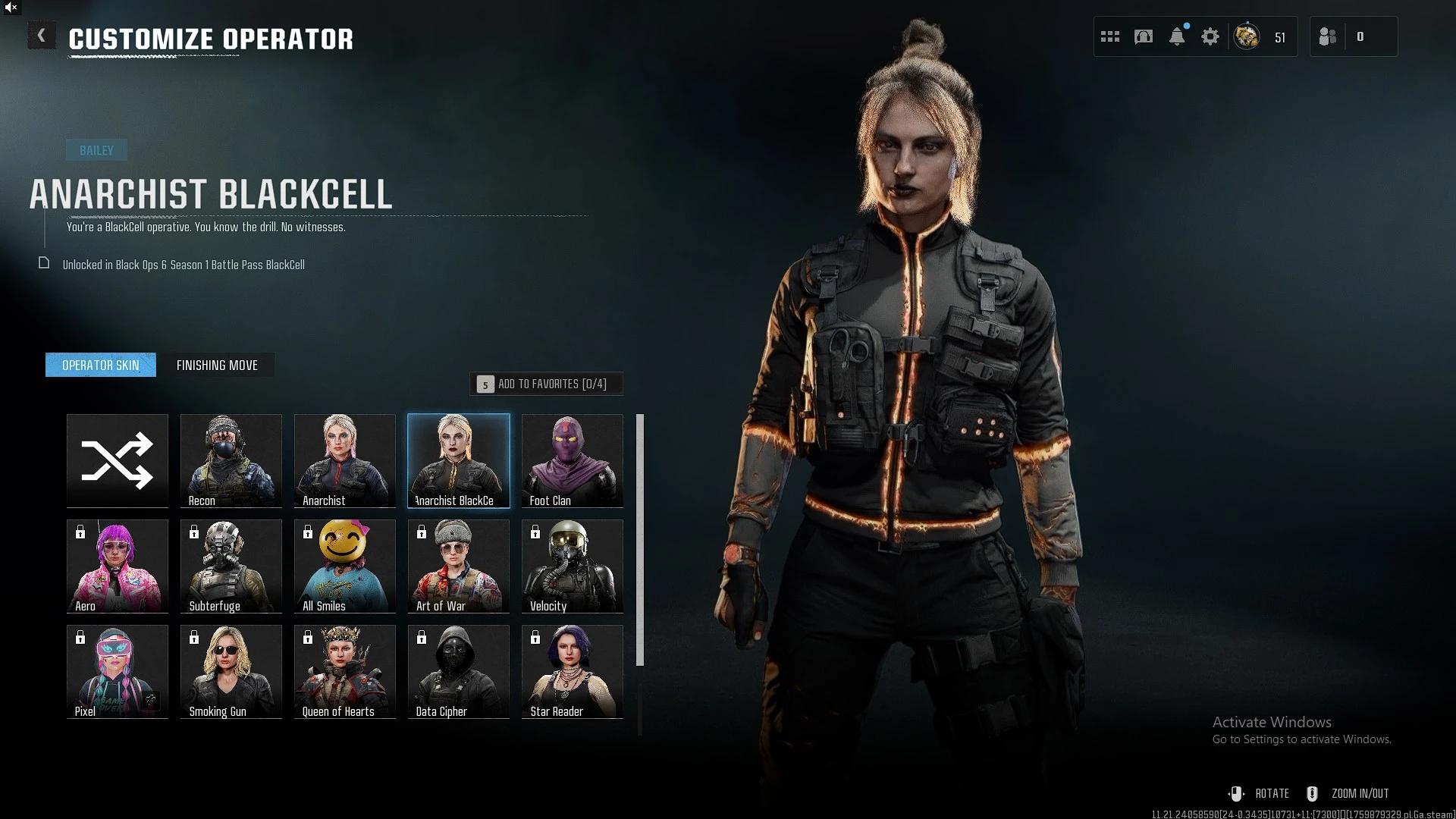This screenshot has width=1456, height=819.
Task: Select the Velocity pilot skin
Action: (573, 566)
